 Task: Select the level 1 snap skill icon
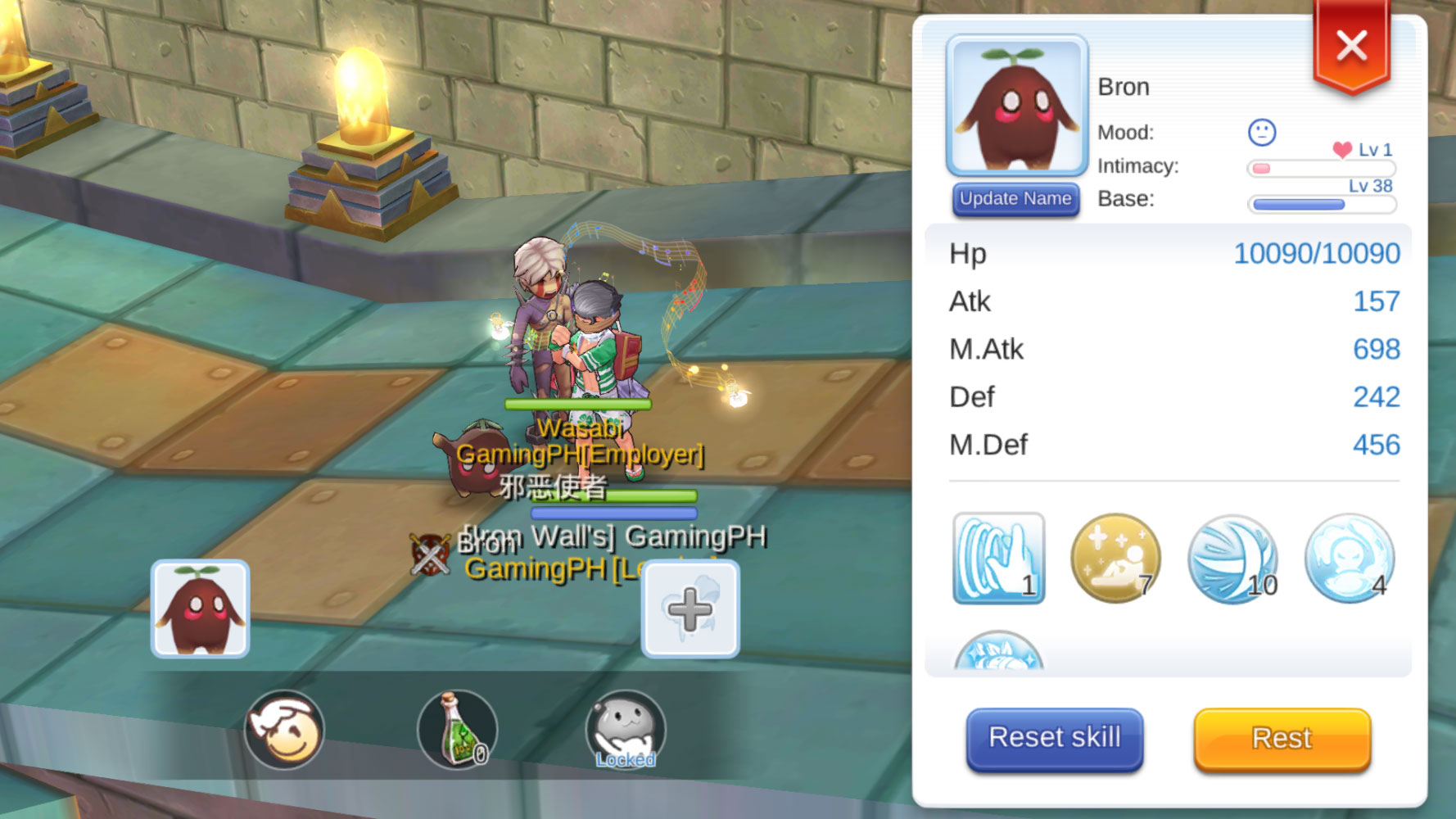(x=997, y=559)
